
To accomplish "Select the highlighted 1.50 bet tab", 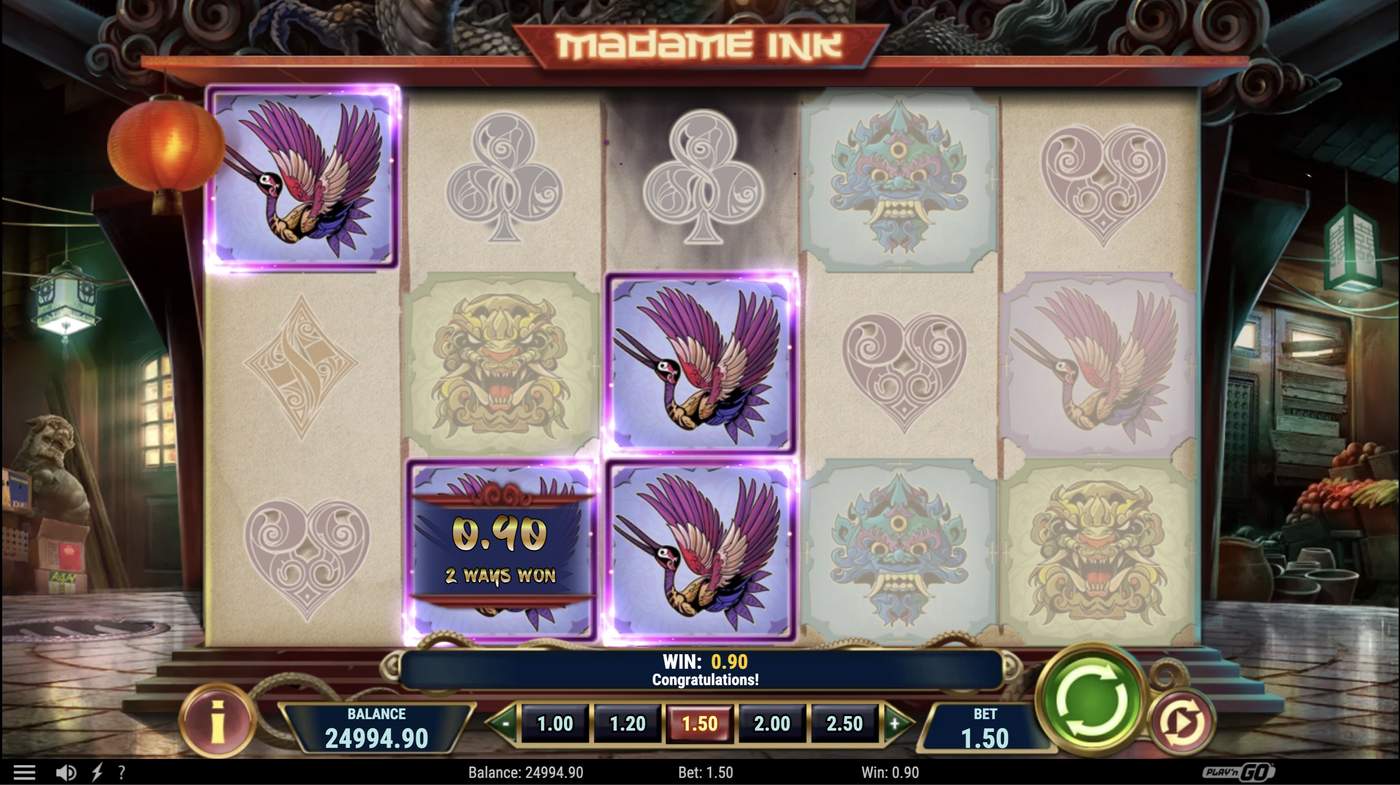I will click(x=700, y=722).
